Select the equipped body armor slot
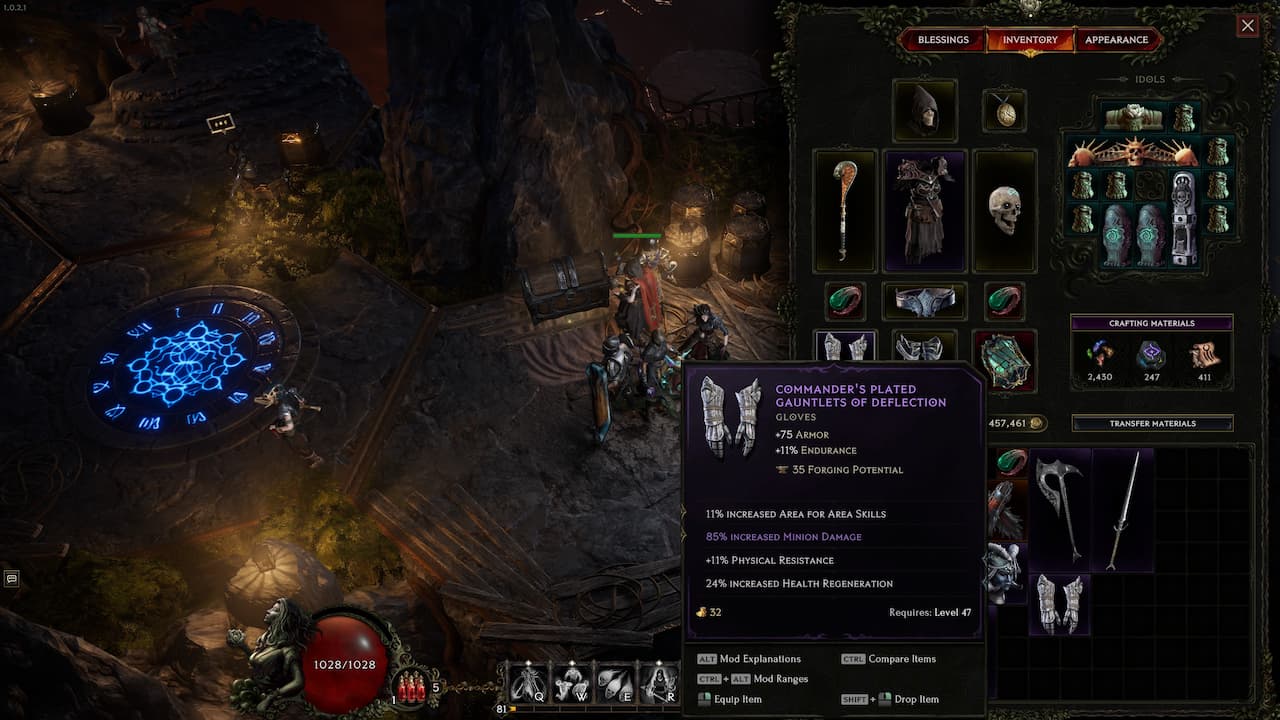The height and width of the screenshot is (720, 1280). tap(924, 211)
